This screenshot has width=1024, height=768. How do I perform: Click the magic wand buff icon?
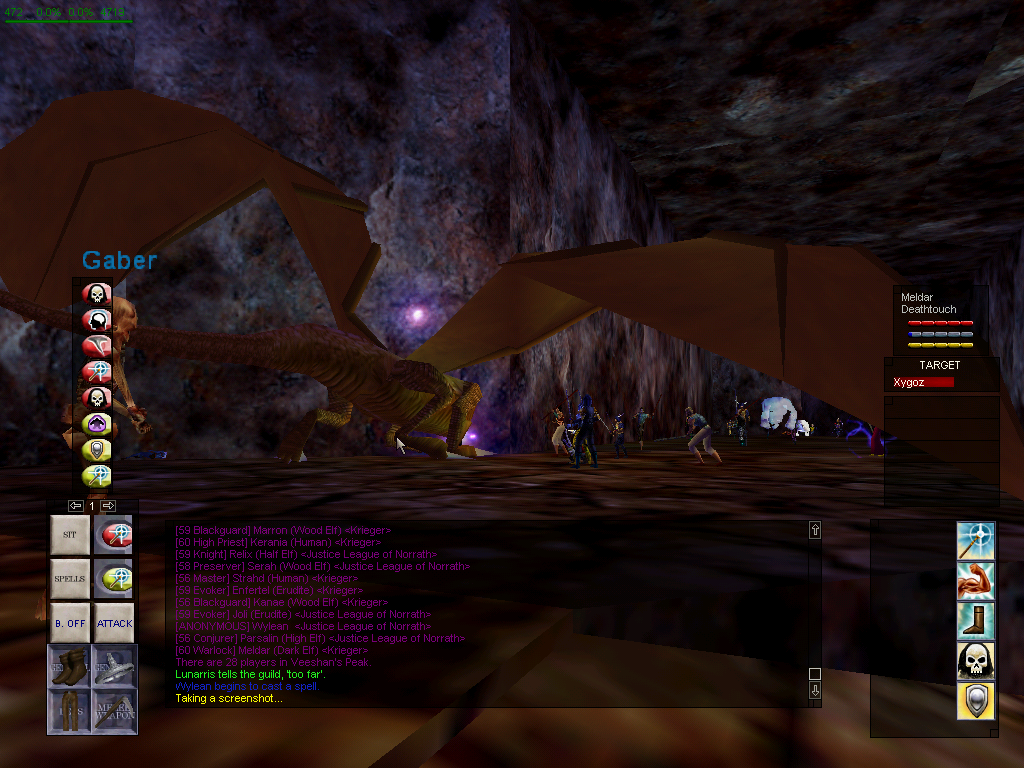[975, 540]
